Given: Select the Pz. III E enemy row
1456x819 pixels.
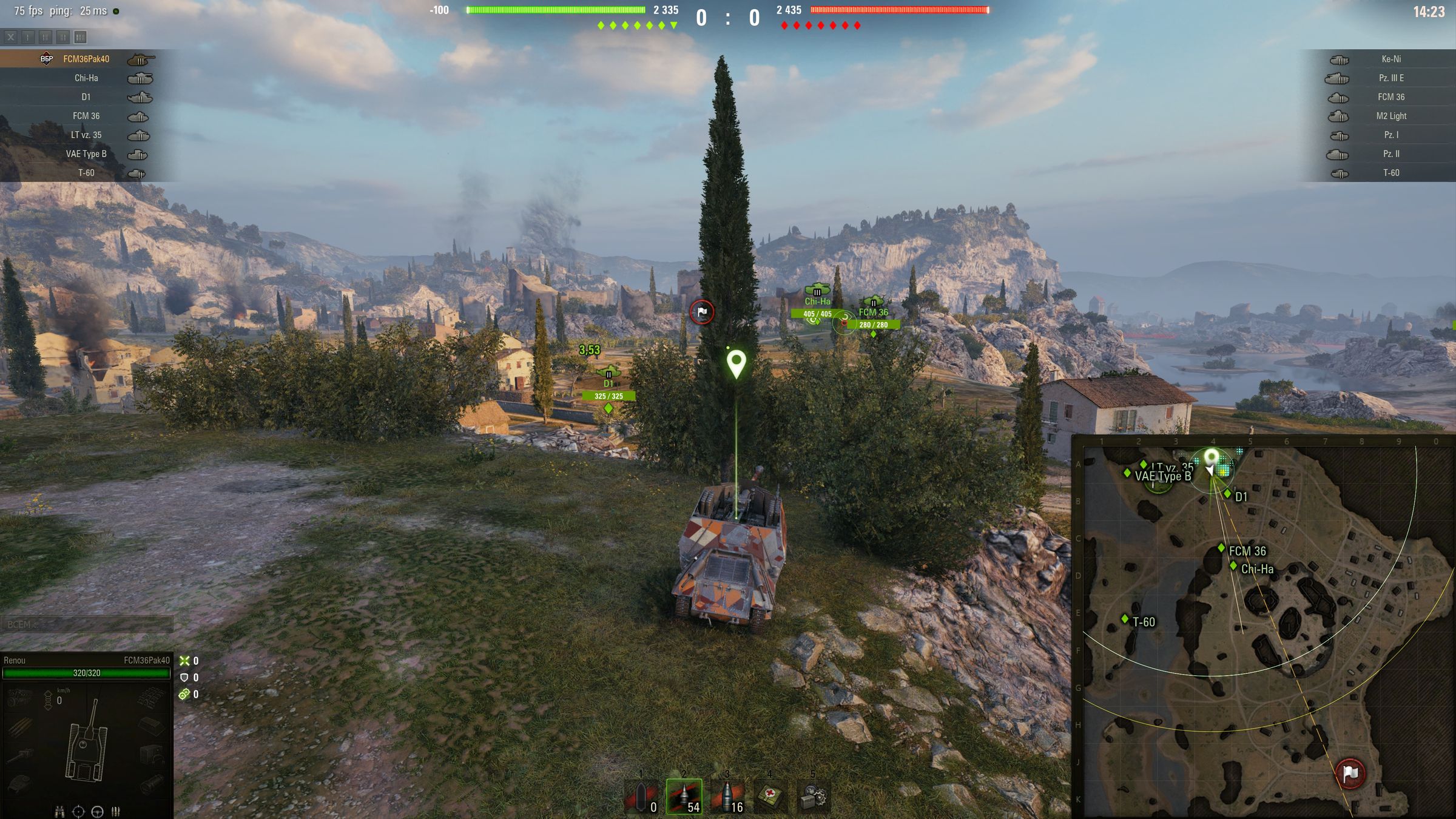Looking at the screenshot, I should point(1390,78).
